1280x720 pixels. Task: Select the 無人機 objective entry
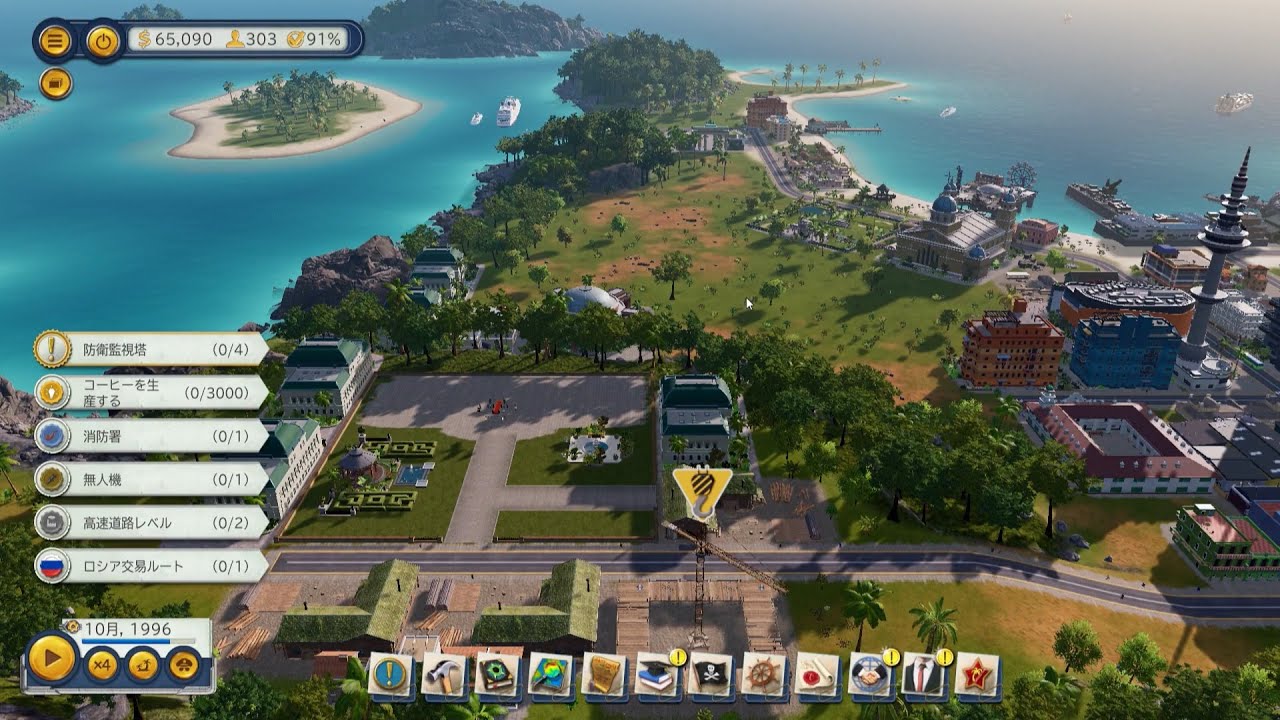pyautogui.click(x=150, y=479)
